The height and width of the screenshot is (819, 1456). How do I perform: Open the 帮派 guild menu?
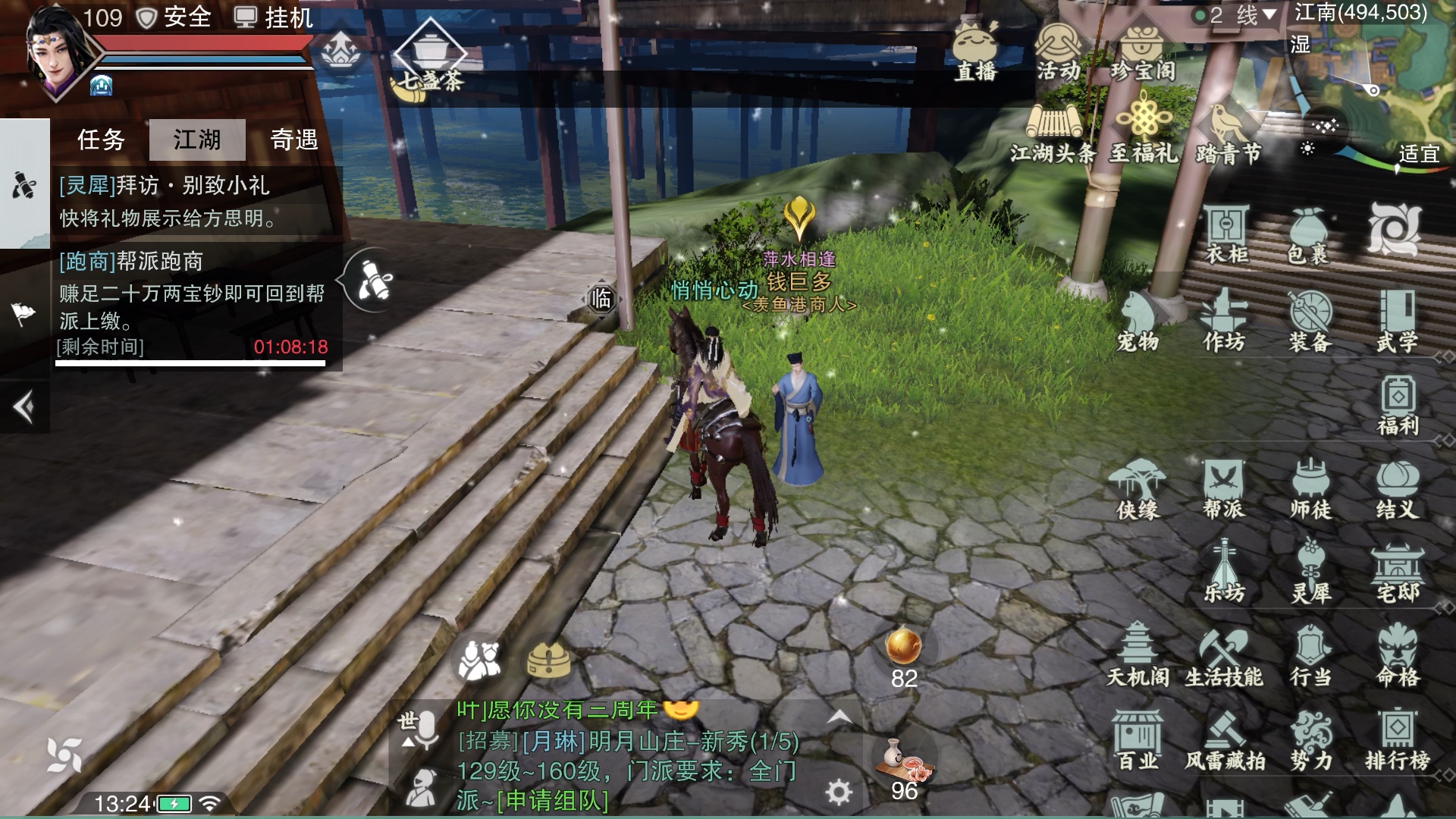1223,490
